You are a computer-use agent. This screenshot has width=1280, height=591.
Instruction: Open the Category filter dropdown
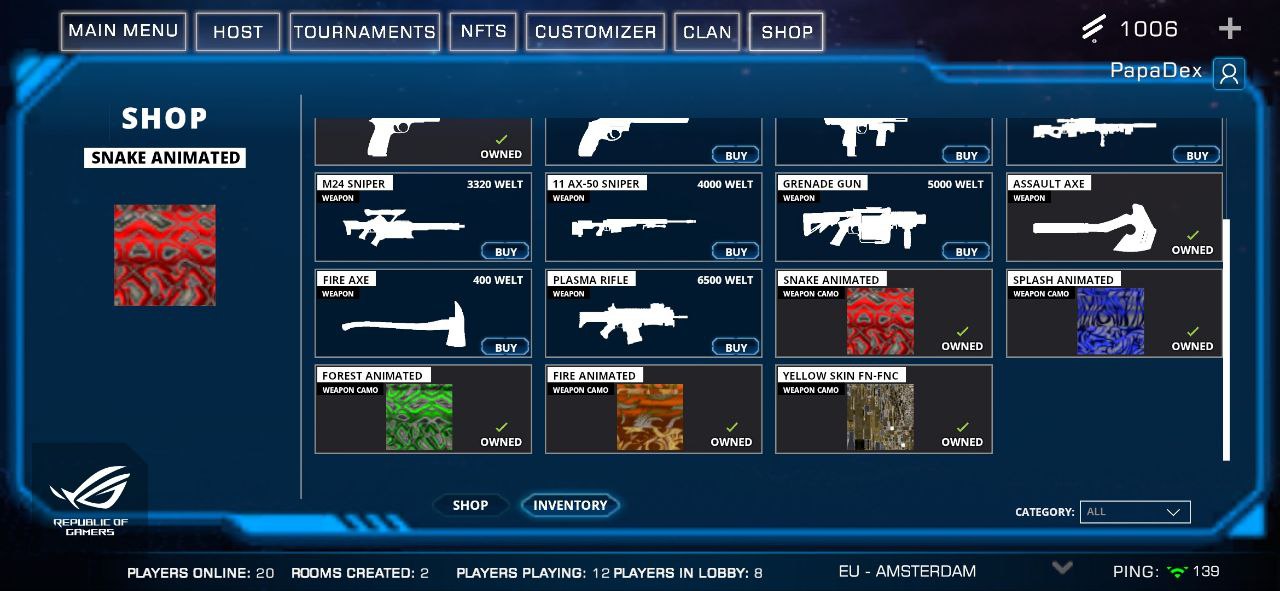point(1135,512)
